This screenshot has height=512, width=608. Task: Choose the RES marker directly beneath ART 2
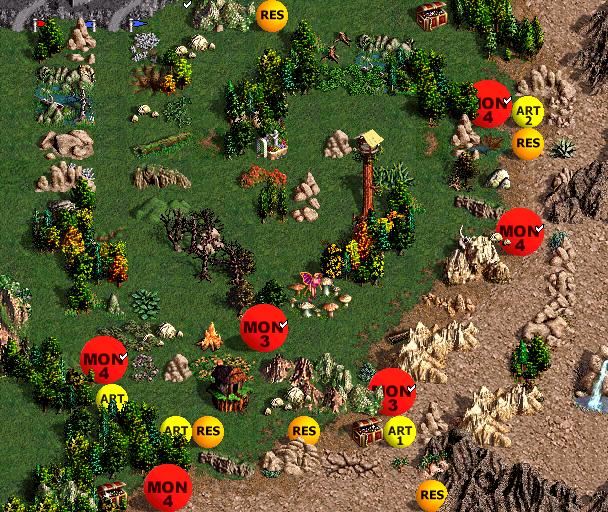(528, 143)
